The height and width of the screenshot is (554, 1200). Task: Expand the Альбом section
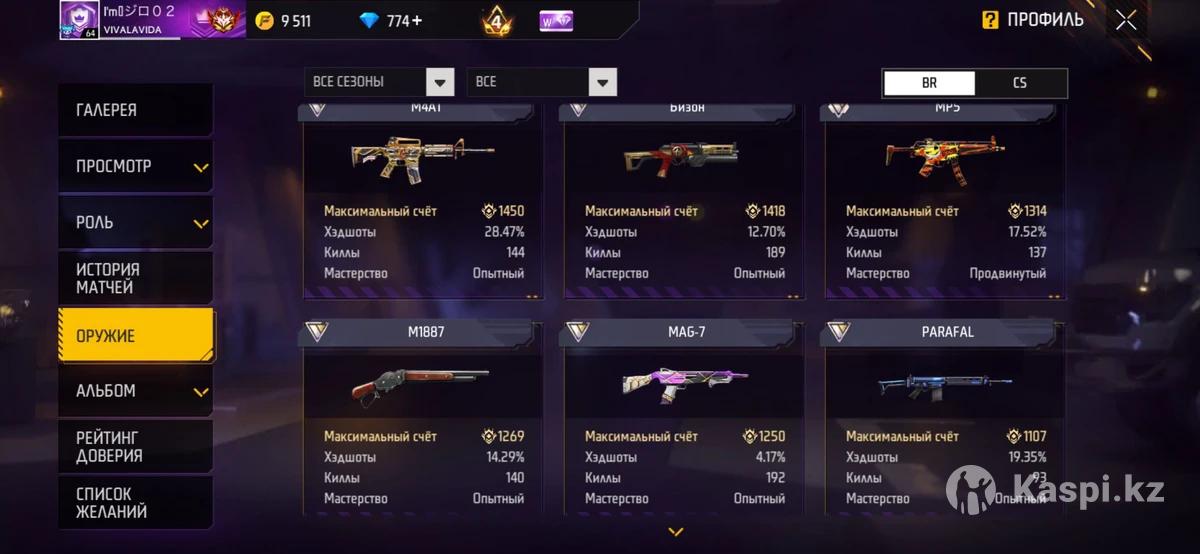(135, 391)
